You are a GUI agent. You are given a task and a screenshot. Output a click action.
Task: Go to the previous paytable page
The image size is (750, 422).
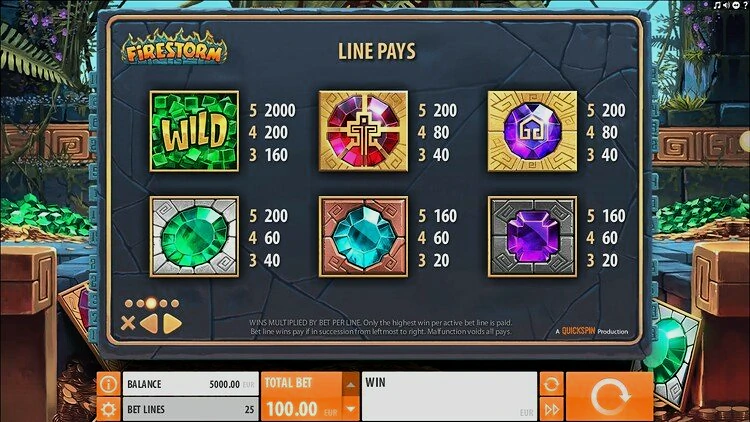coord(148,323)
